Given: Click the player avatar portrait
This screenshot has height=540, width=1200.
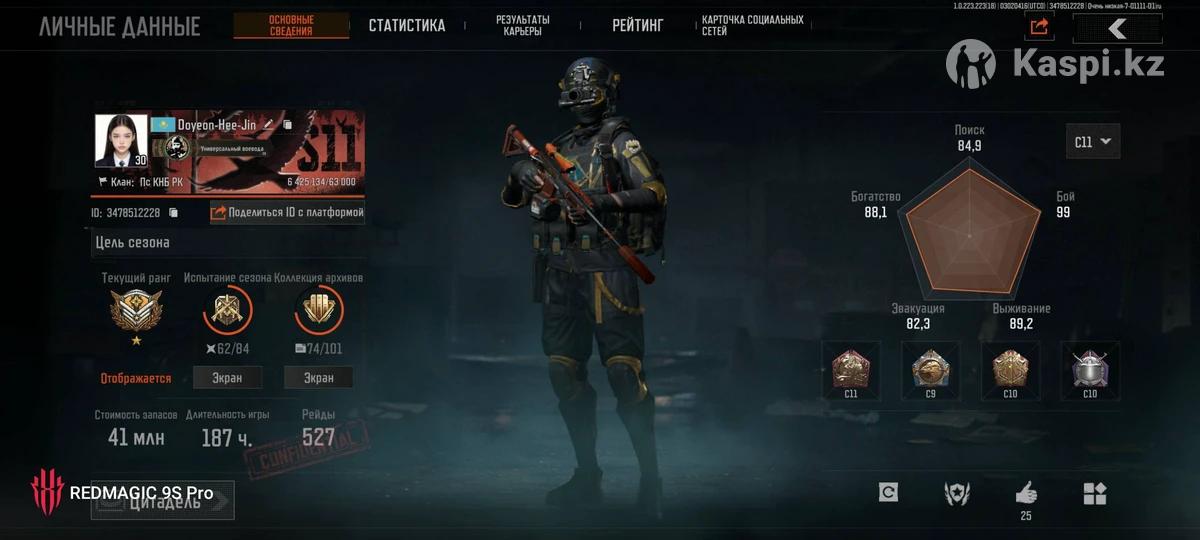Looking at the screenshot, I should 121,141.
